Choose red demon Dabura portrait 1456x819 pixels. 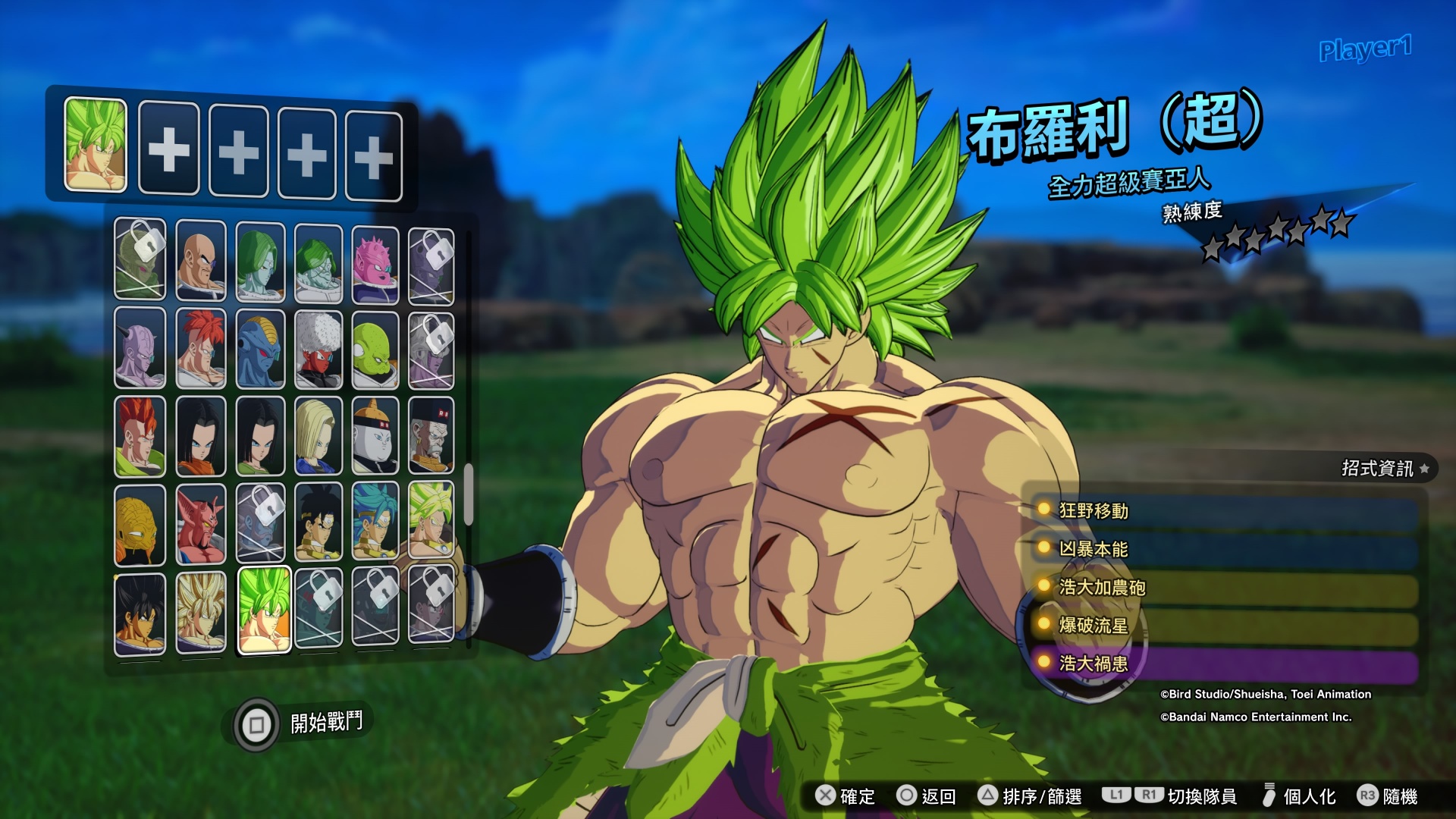click(x=201, y=524)
